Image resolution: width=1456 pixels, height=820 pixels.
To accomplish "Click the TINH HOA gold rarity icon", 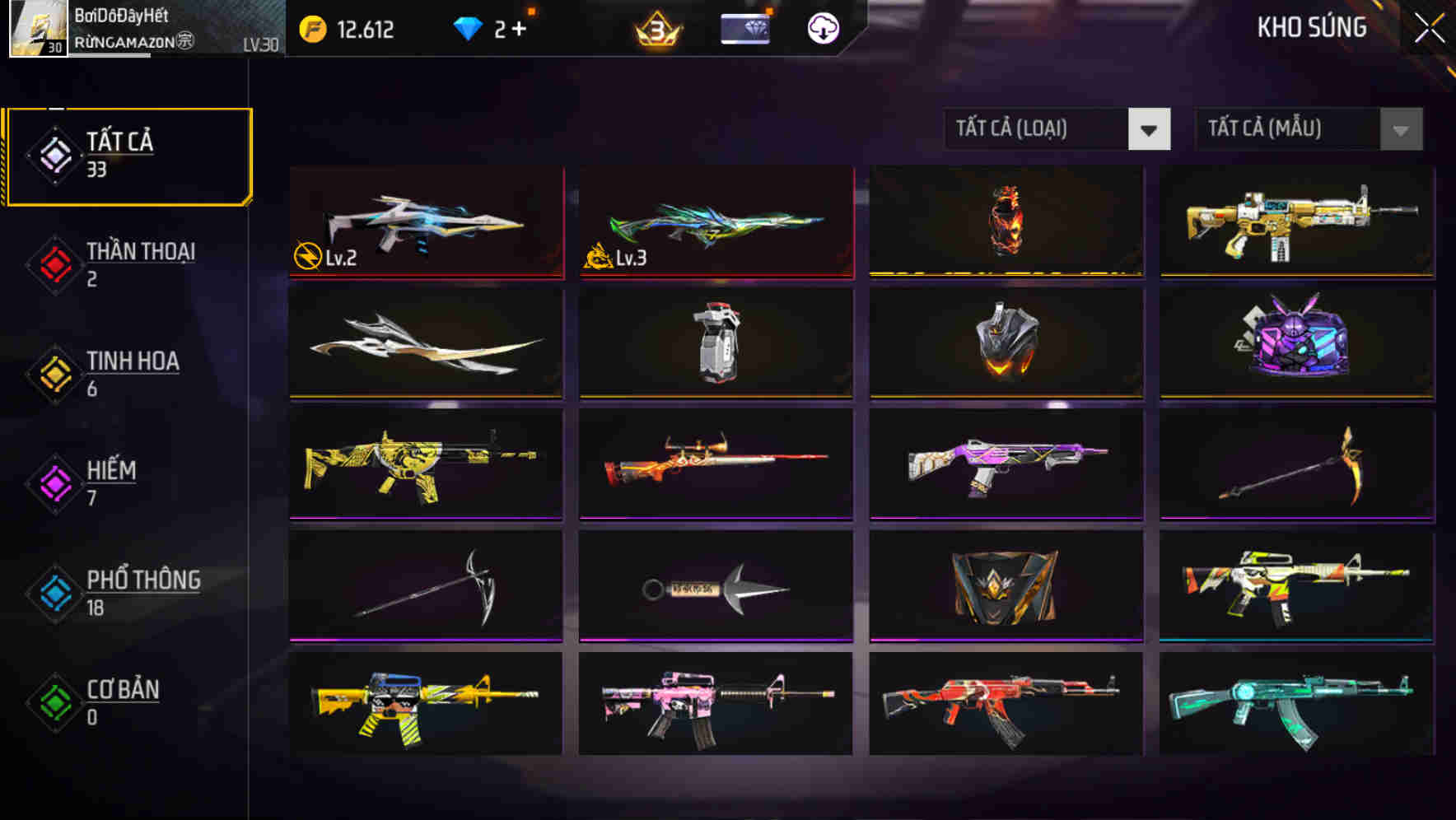I will click(54, 374).
